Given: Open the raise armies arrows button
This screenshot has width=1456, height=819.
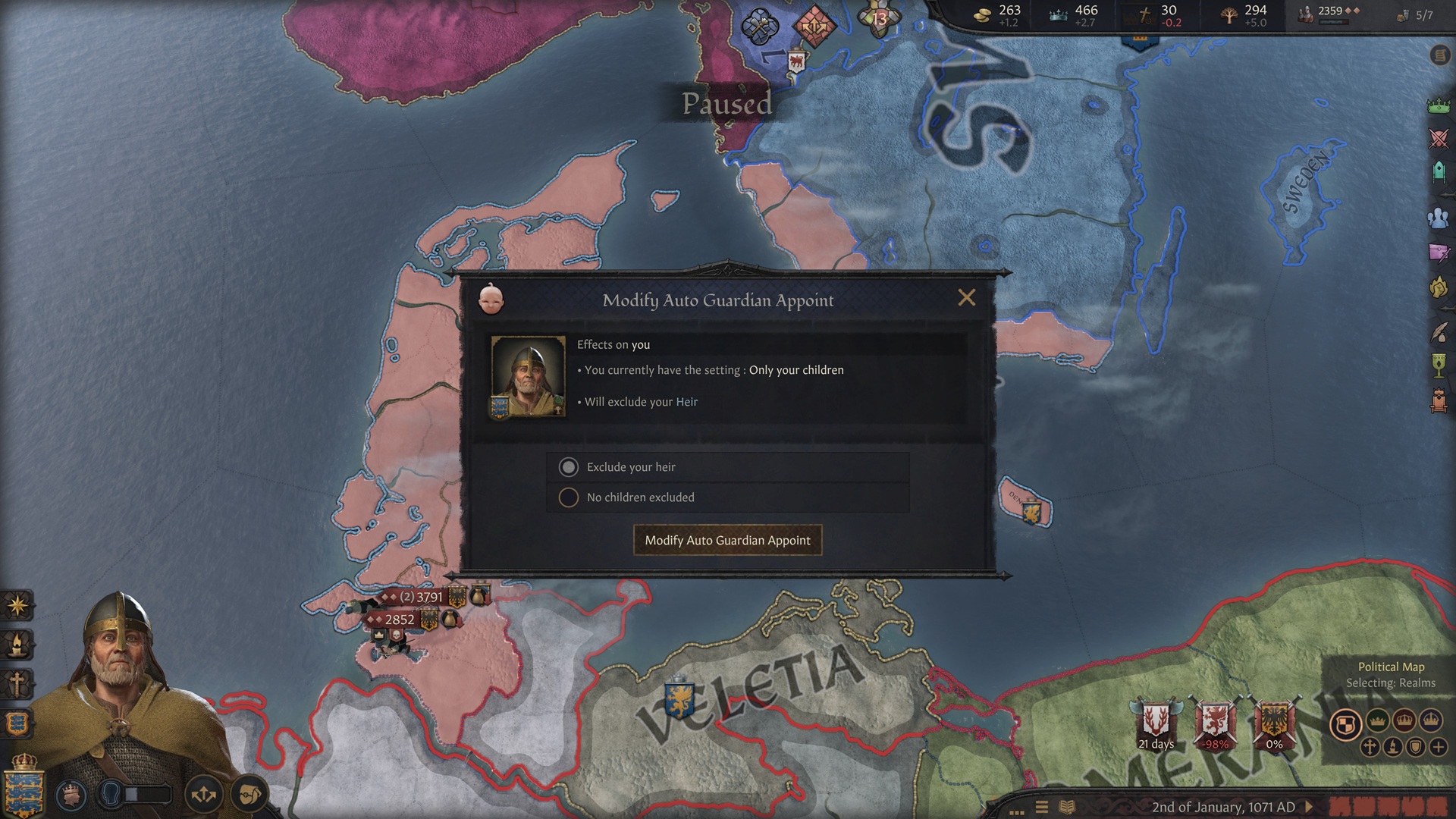Looking at the screenshot, I should pos(203,795).
